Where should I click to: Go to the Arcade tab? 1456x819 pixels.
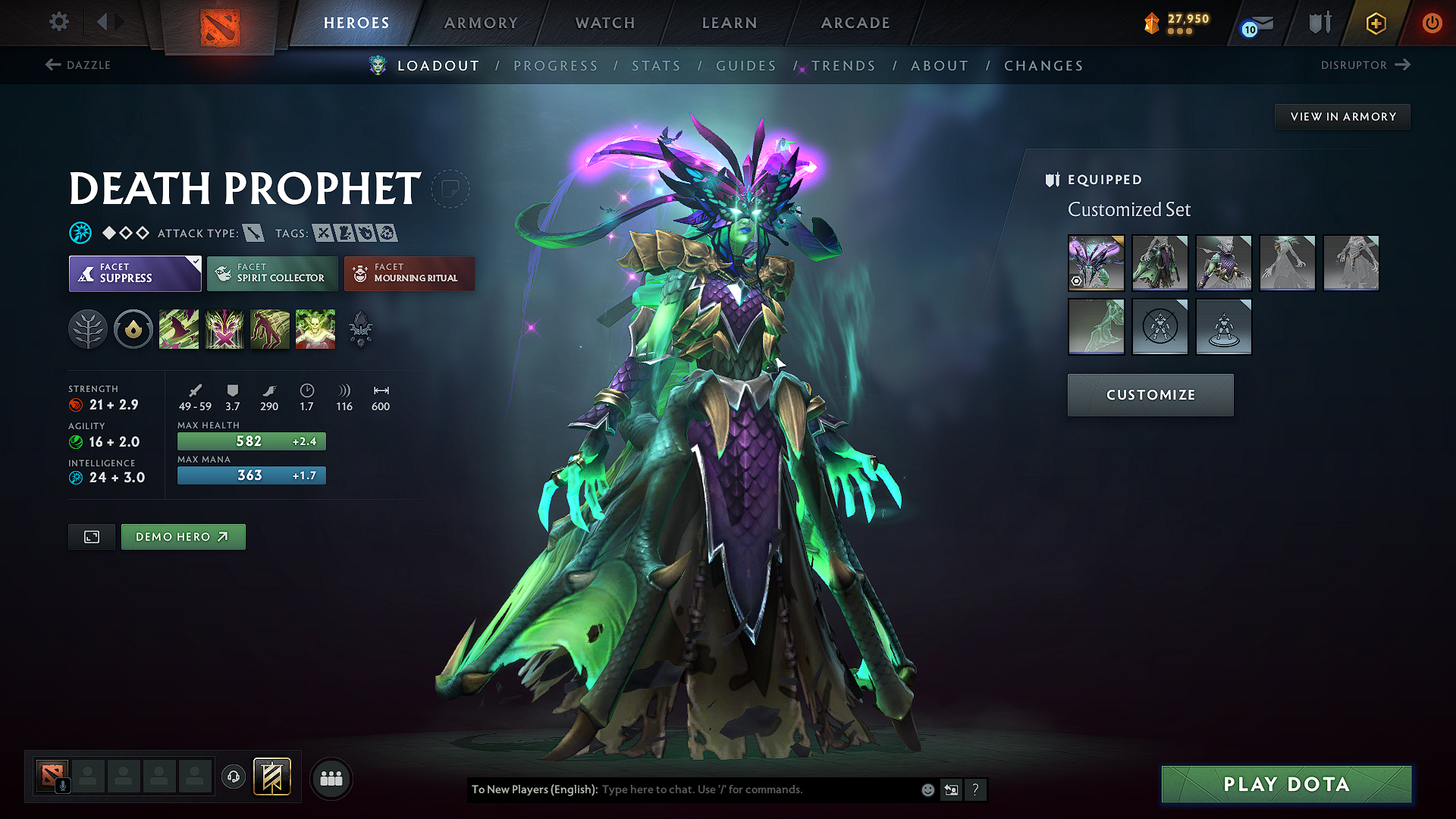tap(855, 23)
